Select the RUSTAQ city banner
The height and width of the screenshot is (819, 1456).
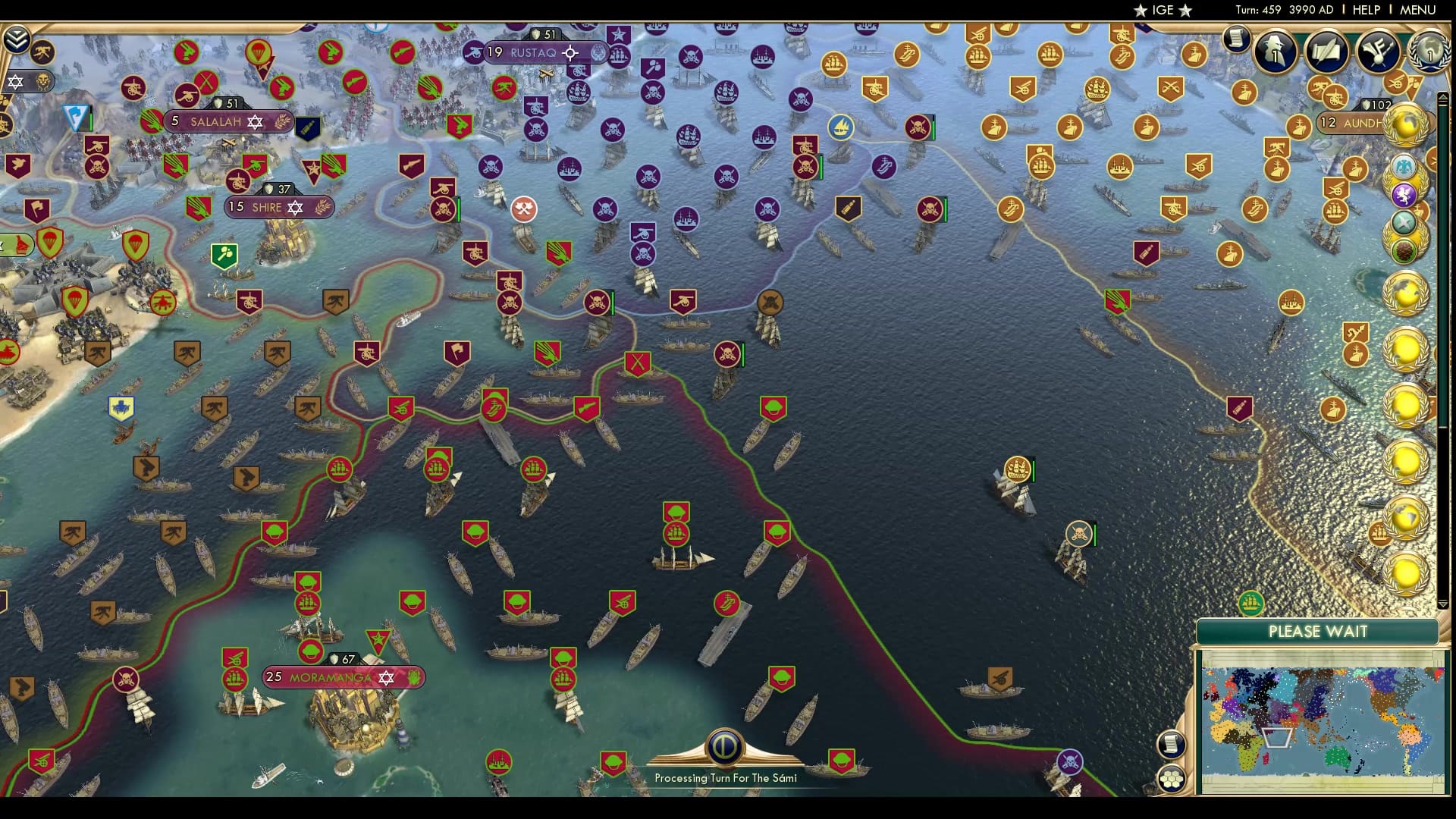[x=535, y=53]
